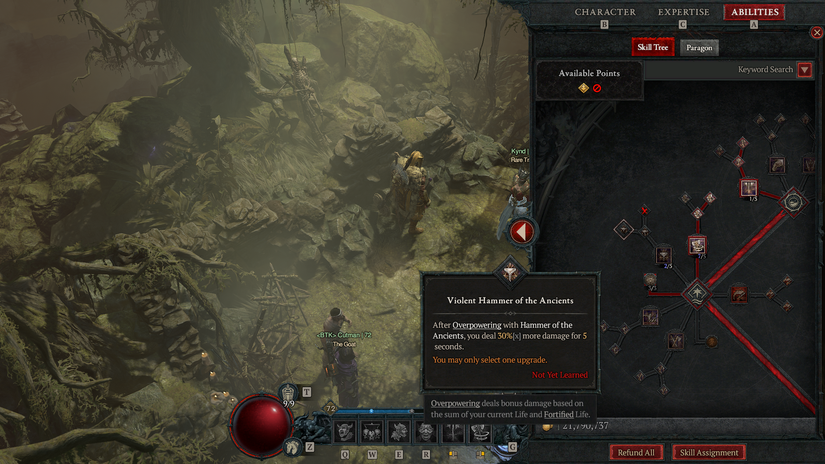825x464 pixels.
Task: Switch to the Character tab
Action: [x=605, y=12]
